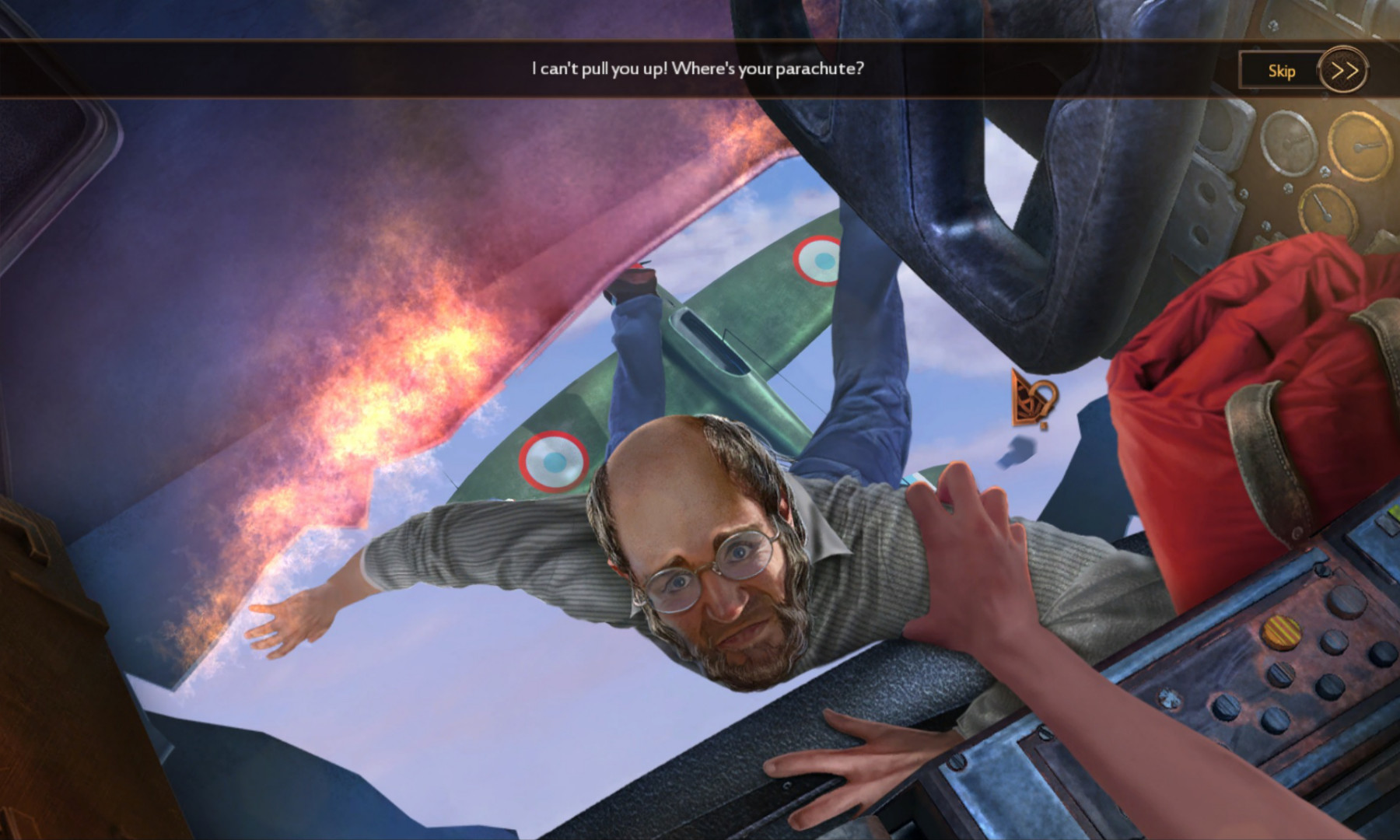Image resolution: width=1400 pixels, height=840 pixels.
Task: Click the yellow-striped panel strip top right
Action: pos(1280,632)
